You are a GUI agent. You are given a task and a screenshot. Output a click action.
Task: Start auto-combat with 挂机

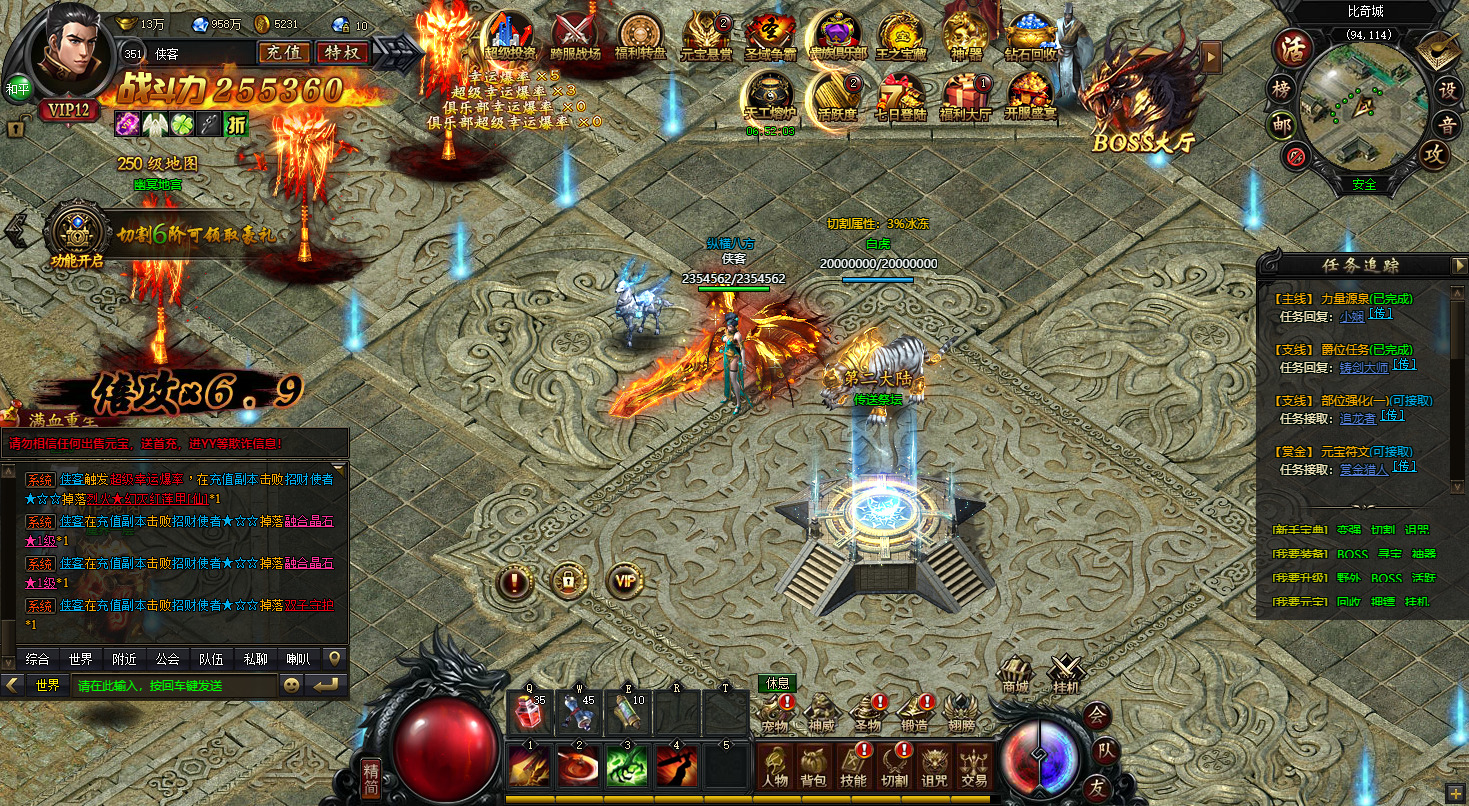pyautogui.click(x=1066, y=676)
